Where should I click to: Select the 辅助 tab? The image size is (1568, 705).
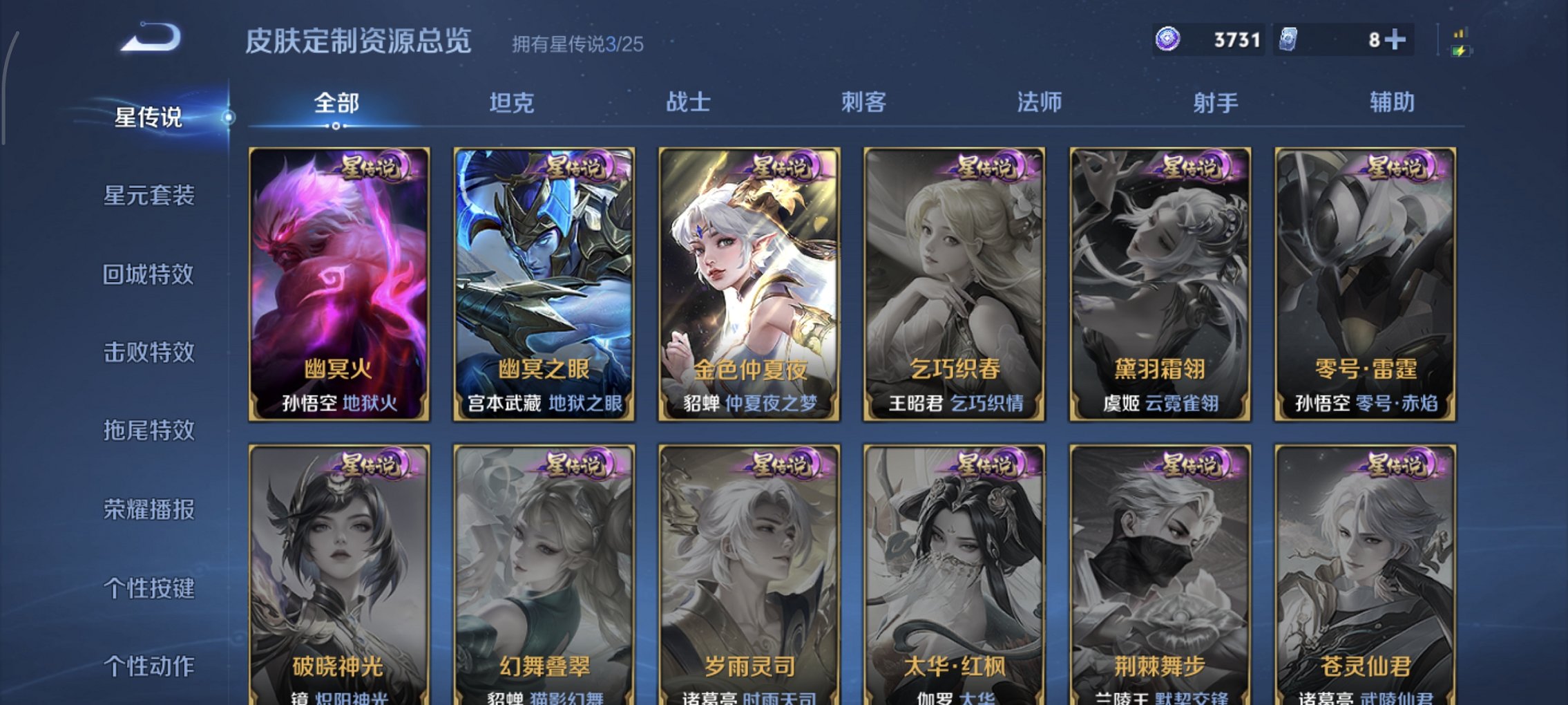tap(1390, 102)
